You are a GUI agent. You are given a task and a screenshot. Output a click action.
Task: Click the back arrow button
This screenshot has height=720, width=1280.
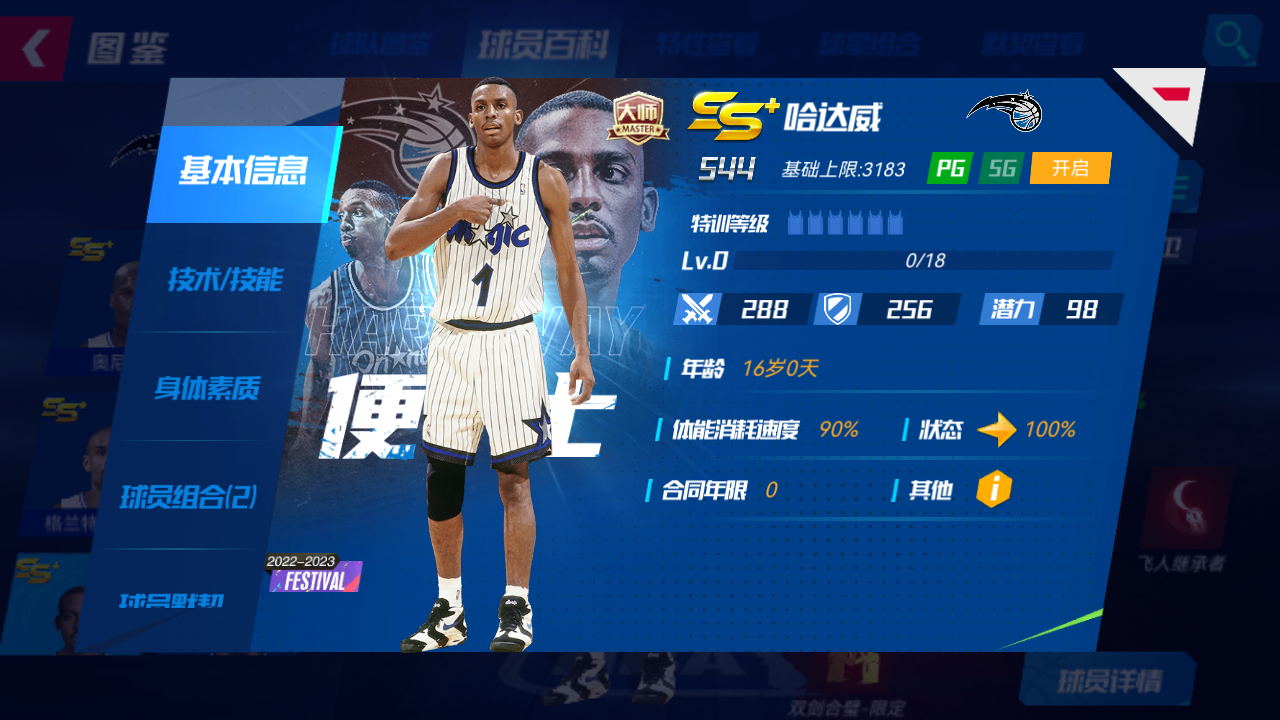(x=35, y=47)
